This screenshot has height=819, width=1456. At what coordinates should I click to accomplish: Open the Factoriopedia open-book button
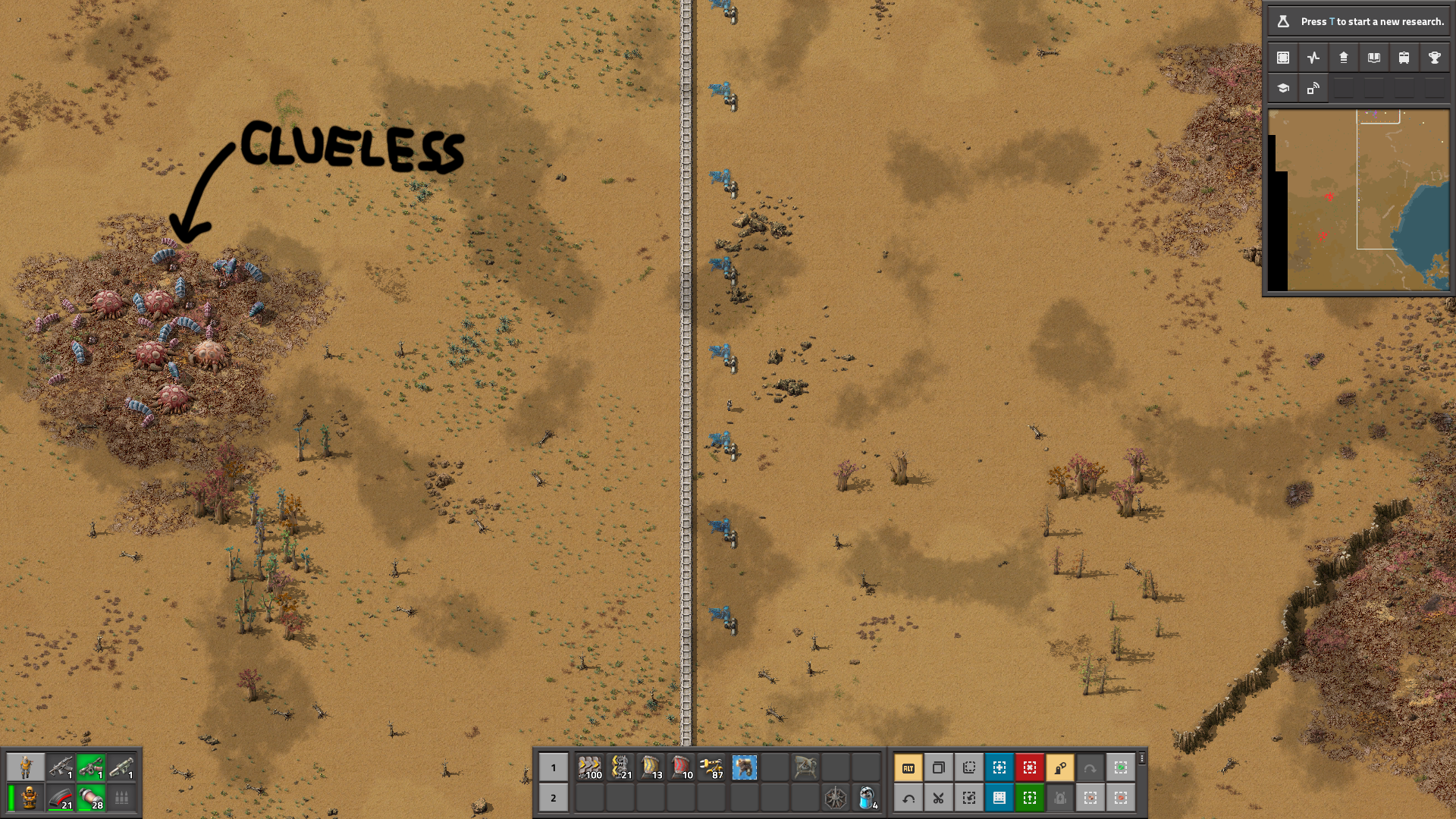(x=1373, y=58)
